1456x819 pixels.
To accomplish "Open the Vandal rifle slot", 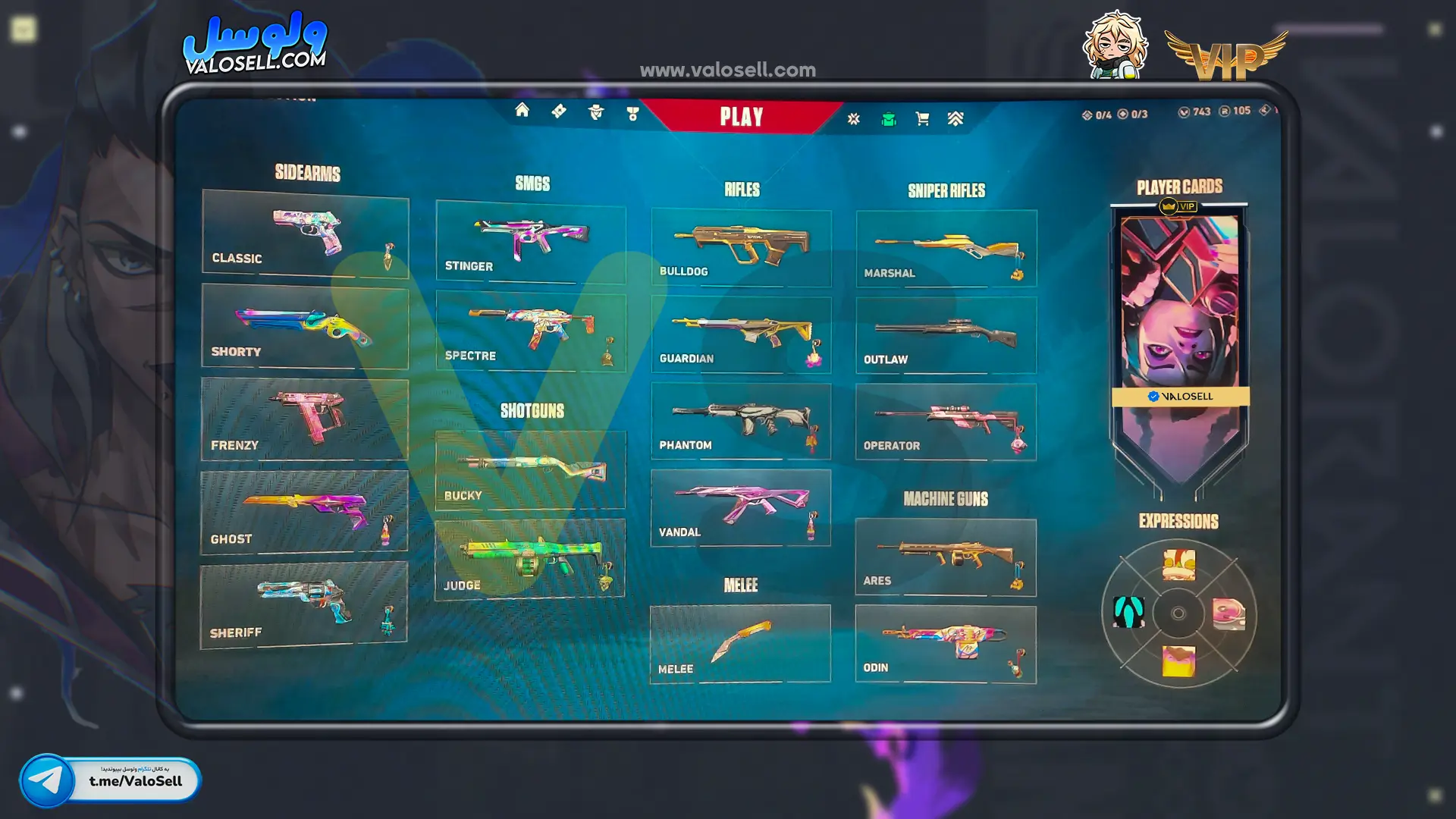I will (741, 507).
